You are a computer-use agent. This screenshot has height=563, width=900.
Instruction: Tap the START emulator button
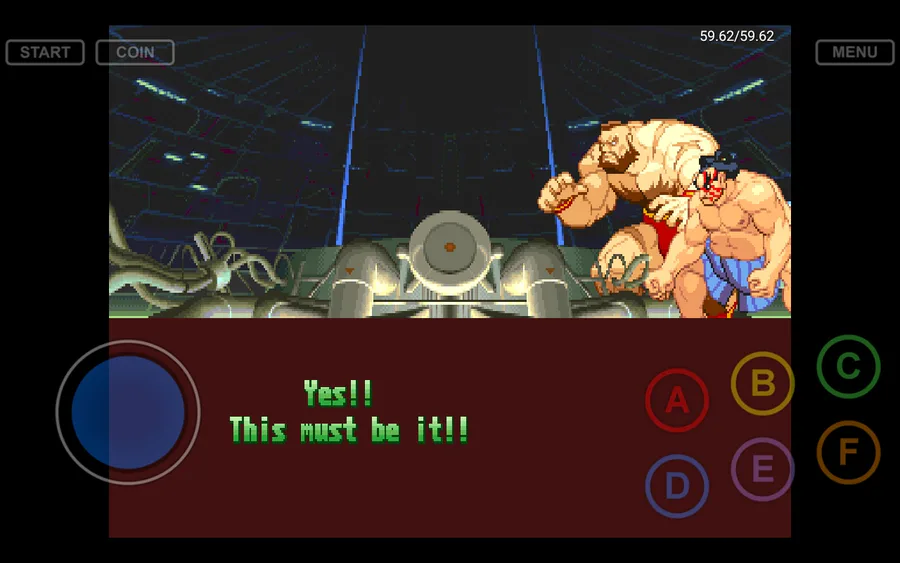[45, 52]
